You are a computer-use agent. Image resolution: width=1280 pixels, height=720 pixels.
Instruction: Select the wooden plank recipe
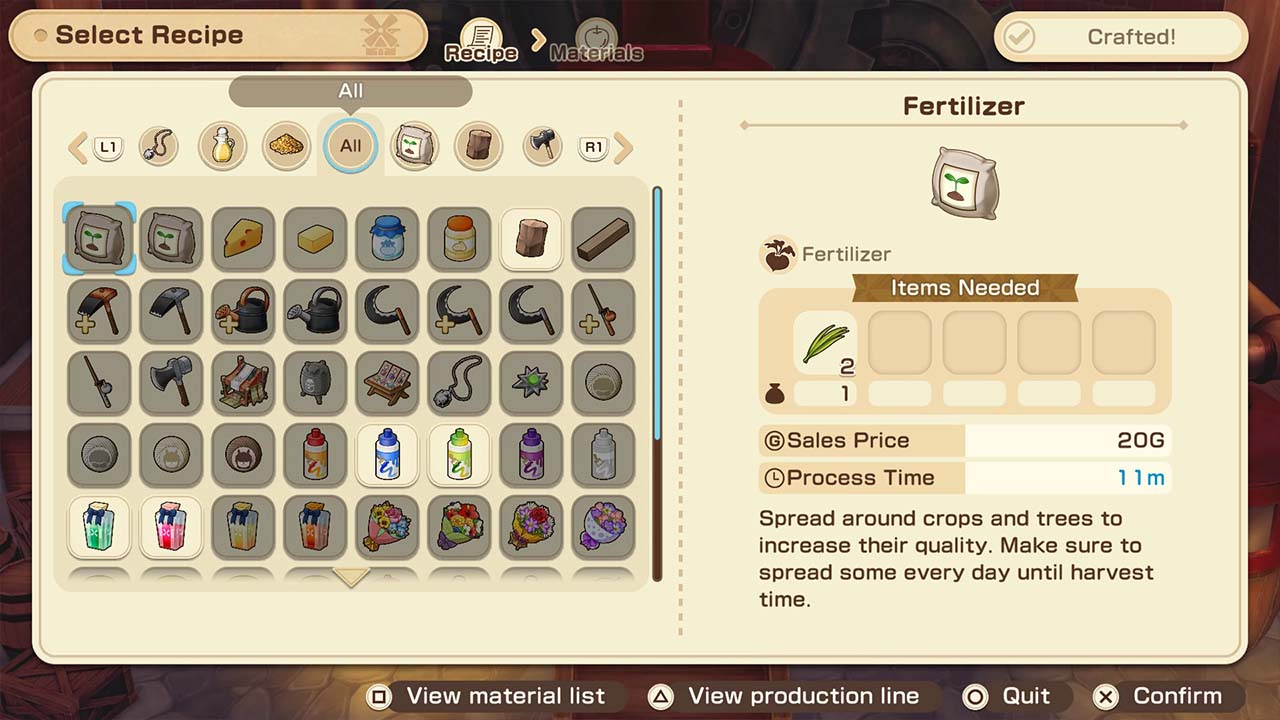(x=603, y=239)
